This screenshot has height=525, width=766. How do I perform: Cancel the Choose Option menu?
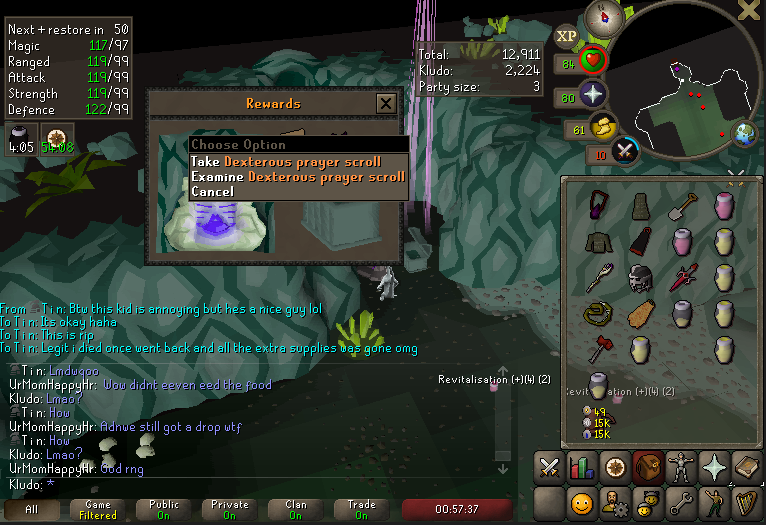pos(212,191)
